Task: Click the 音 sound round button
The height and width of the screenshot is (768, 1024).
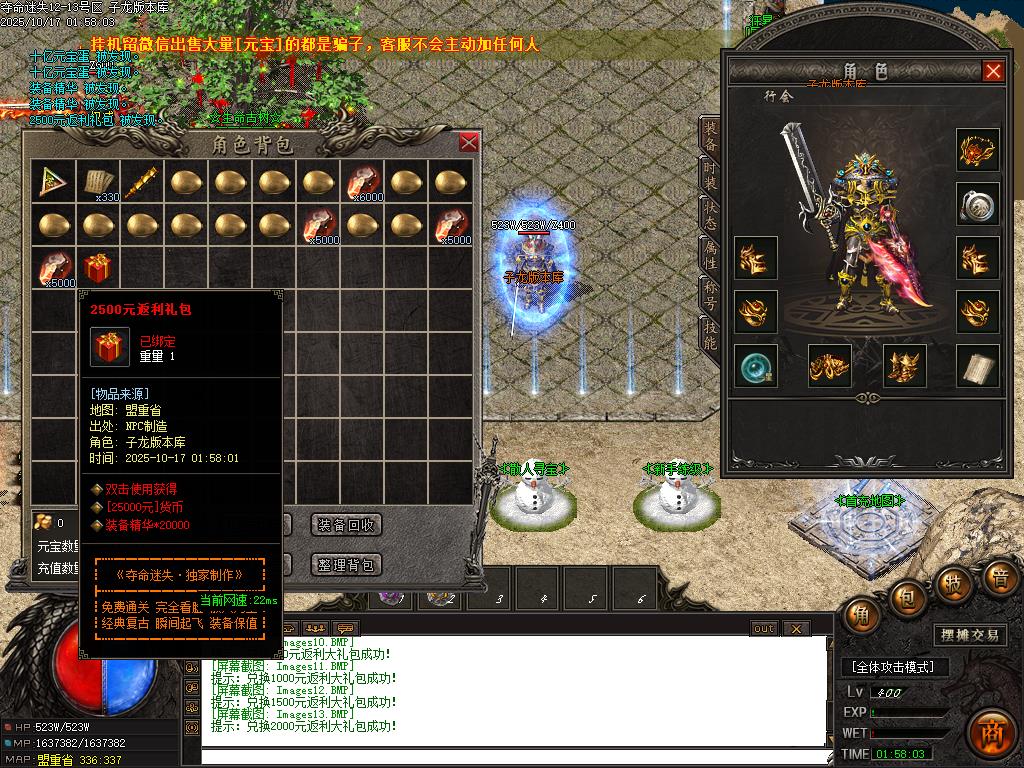Action: pos(1000,579)
